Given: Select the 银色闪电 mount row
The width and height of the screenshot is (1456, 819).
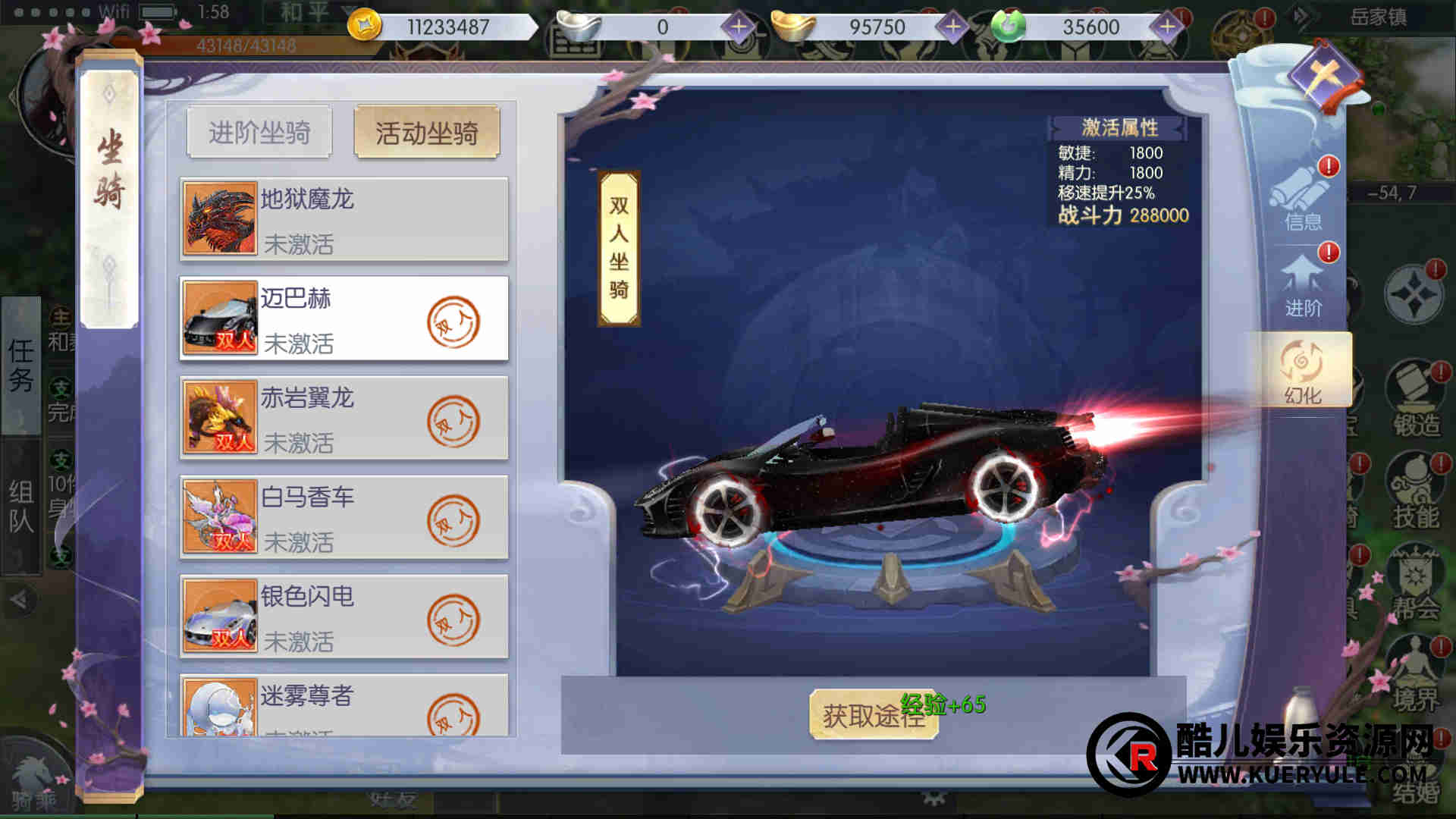Looking at the screenshot, I should (344, 617).
